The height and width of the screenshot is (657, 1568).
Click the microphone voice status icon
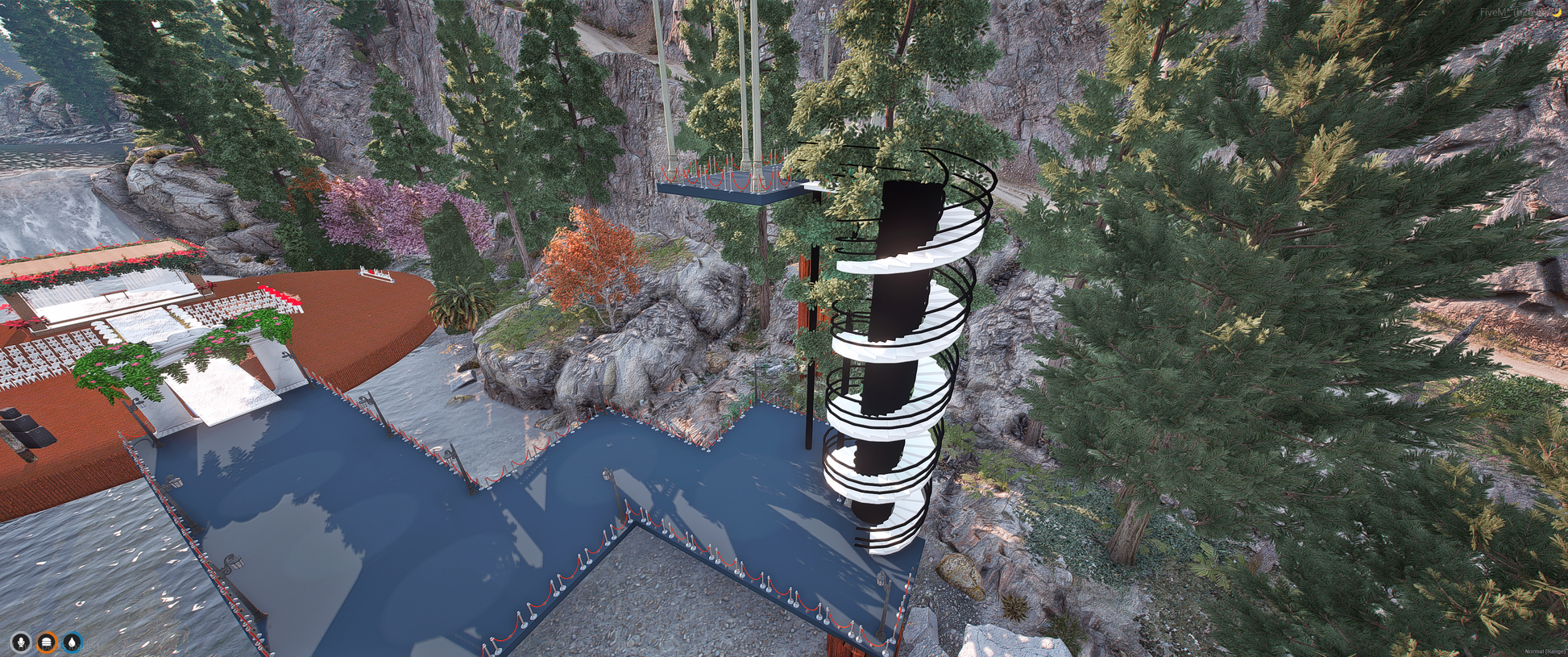(21, 642)
